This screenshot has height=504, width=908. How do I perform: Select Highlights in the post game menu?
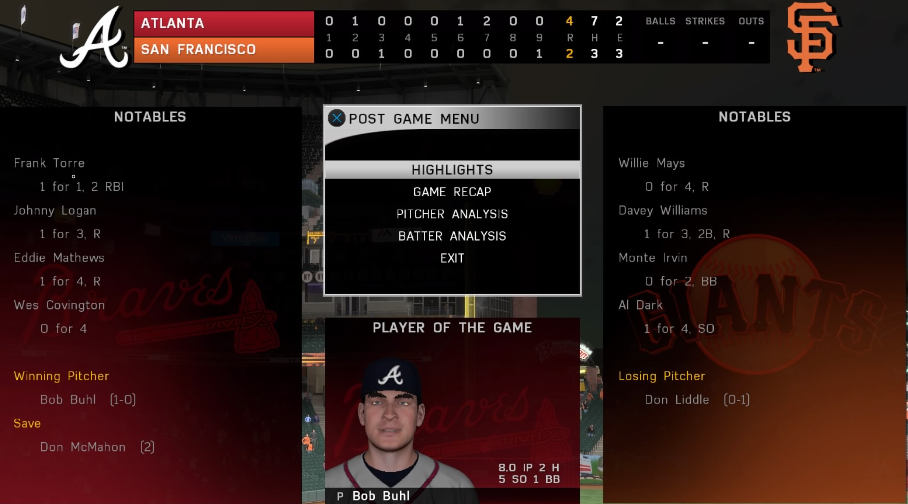[x=452, y=170]
